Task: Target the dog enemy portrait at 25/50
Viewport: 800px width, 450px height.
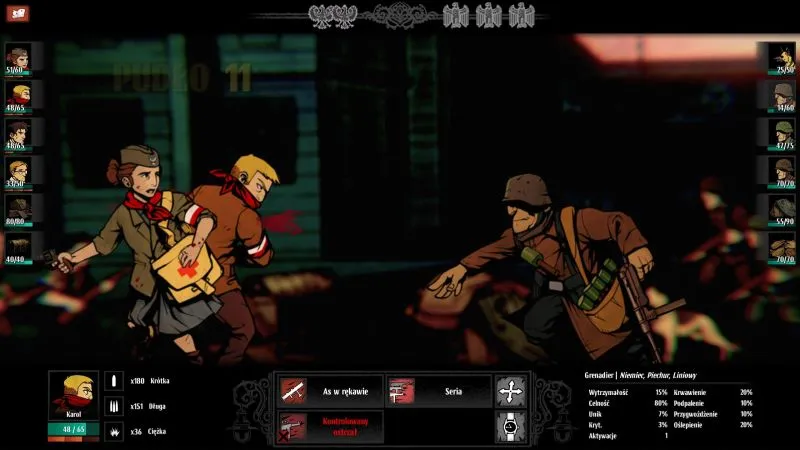Action: pyautogui.click(x=781, y=56)
